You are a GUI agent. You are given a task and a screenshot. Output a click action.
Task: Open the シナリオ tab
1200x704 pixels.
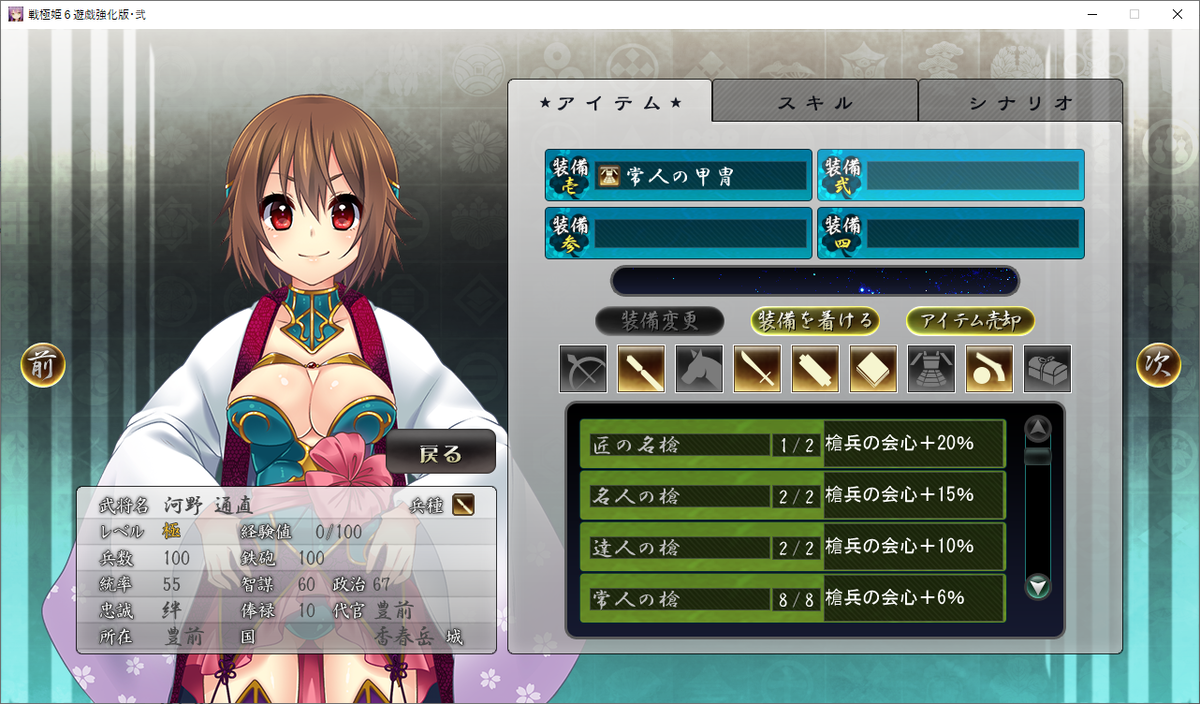pos(1020,103)
